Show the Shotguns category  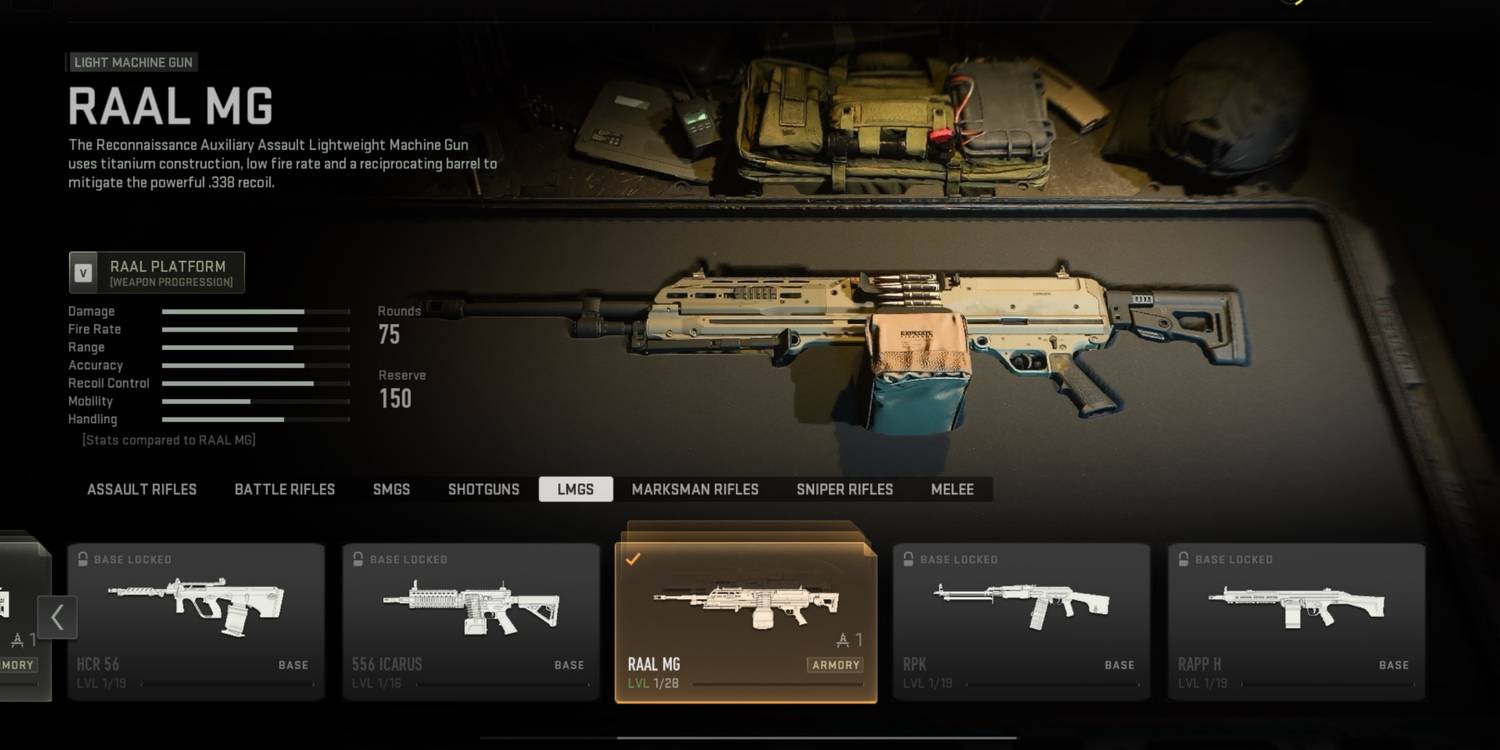coord(484,489)
